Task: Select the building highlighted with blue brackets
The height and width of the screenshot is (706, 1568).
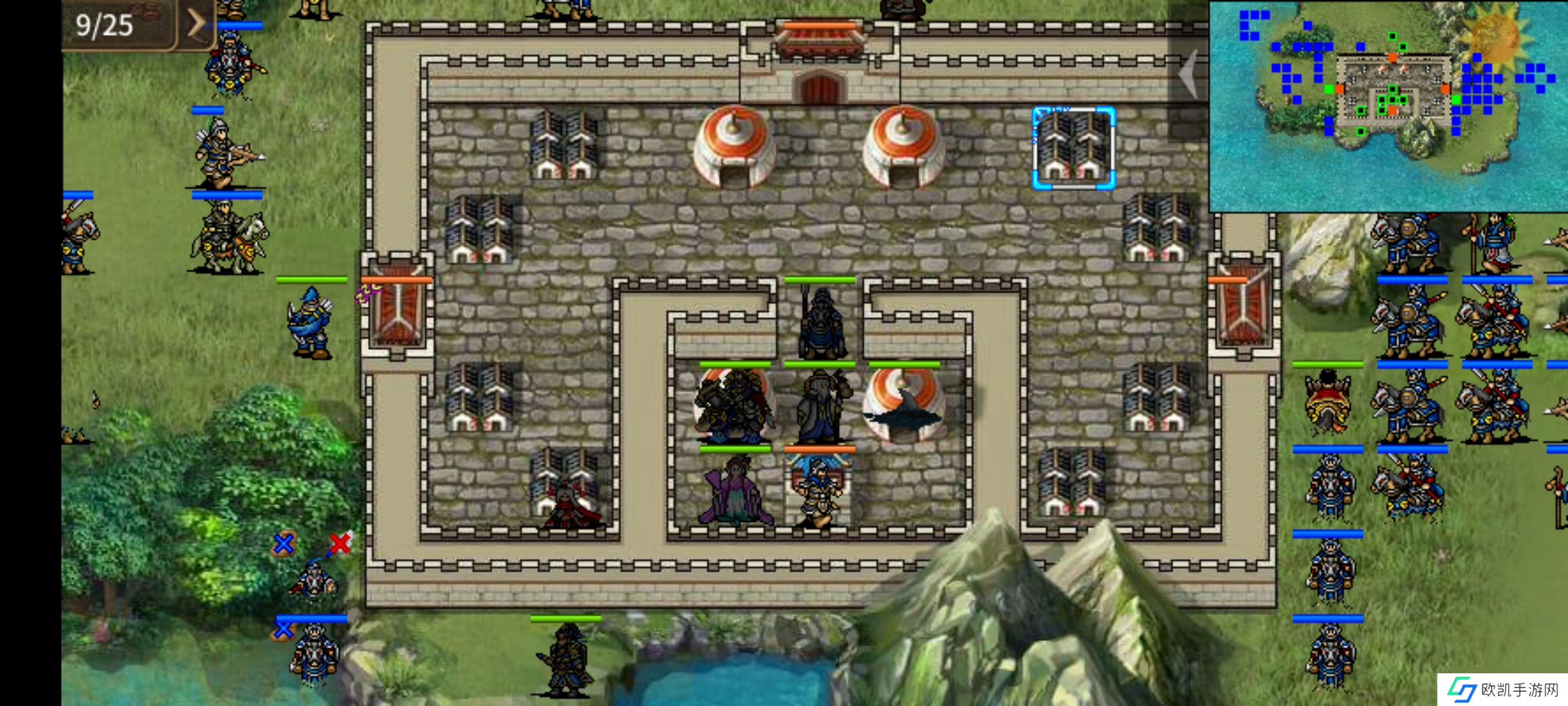Action: click(1073, 148)
